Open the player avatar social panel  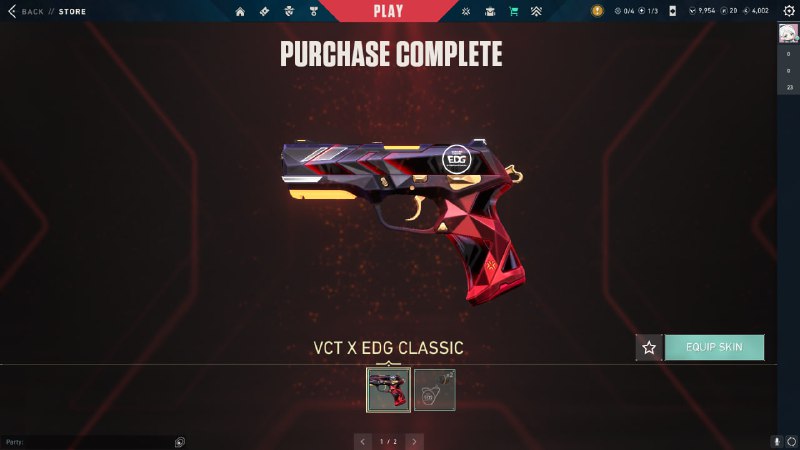tap(788, 34)
